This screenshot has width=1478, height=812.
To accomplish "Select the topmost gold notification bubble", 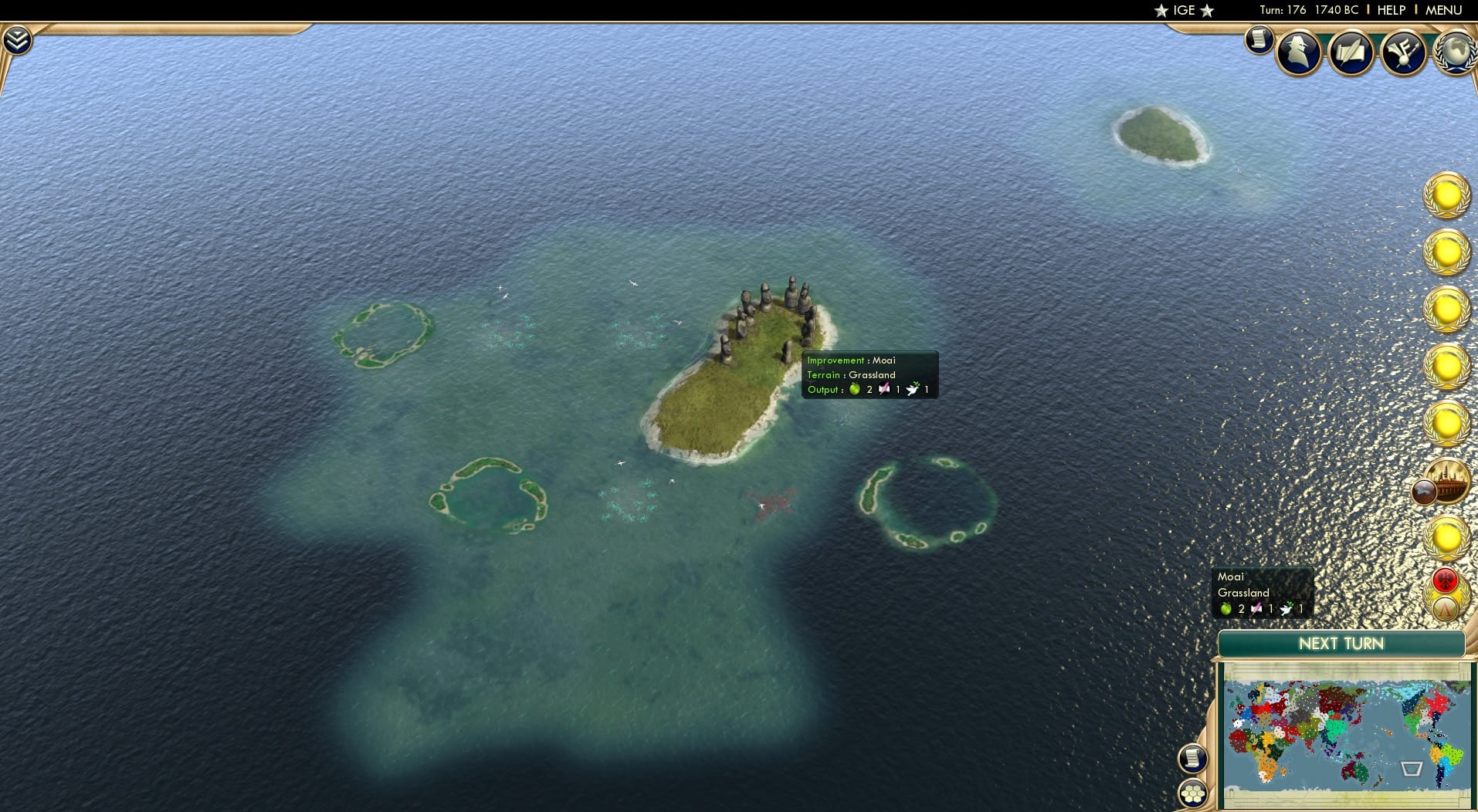I will (x=1446, y=197).
